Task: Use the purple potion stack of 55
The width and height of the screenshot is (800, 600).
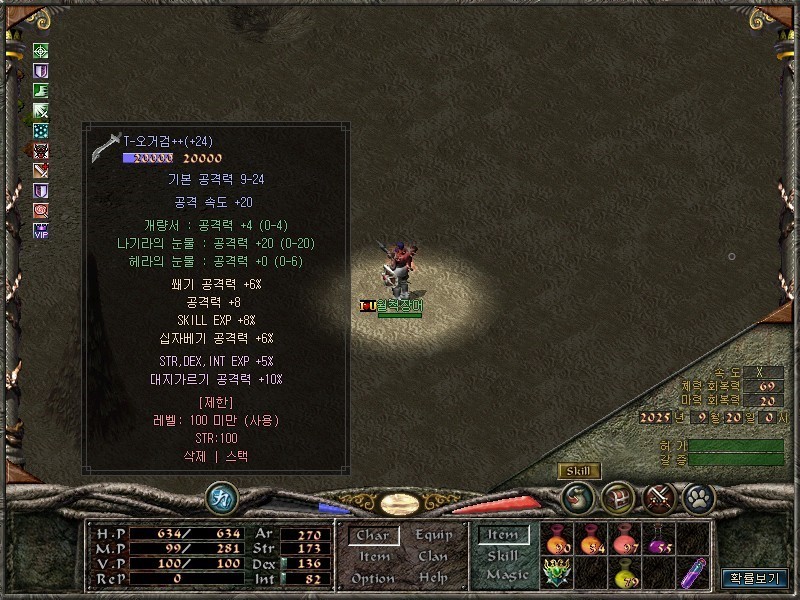Action: click(659, 541)
